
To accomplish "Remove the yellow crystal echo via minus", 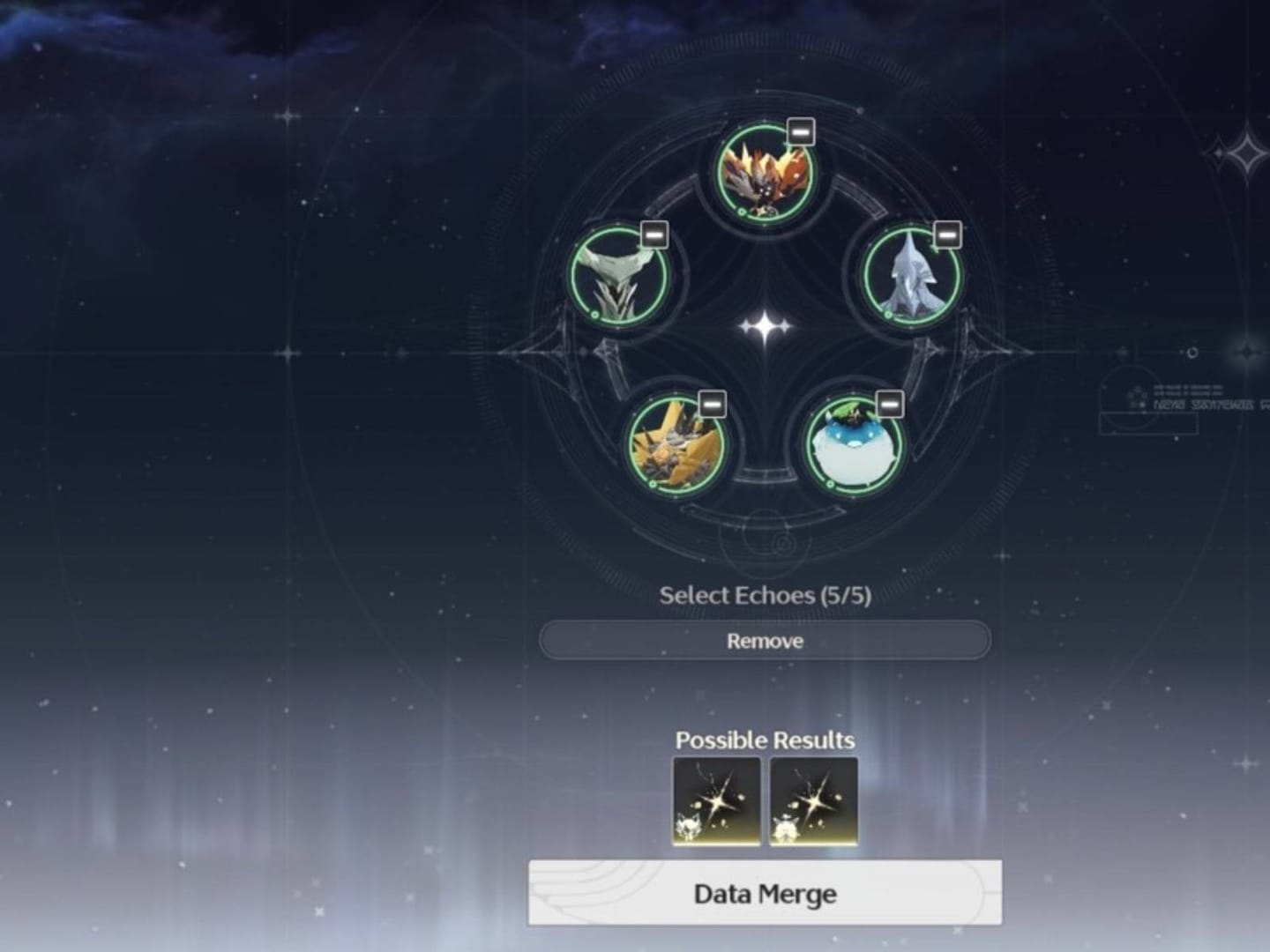I will (712, 404).
